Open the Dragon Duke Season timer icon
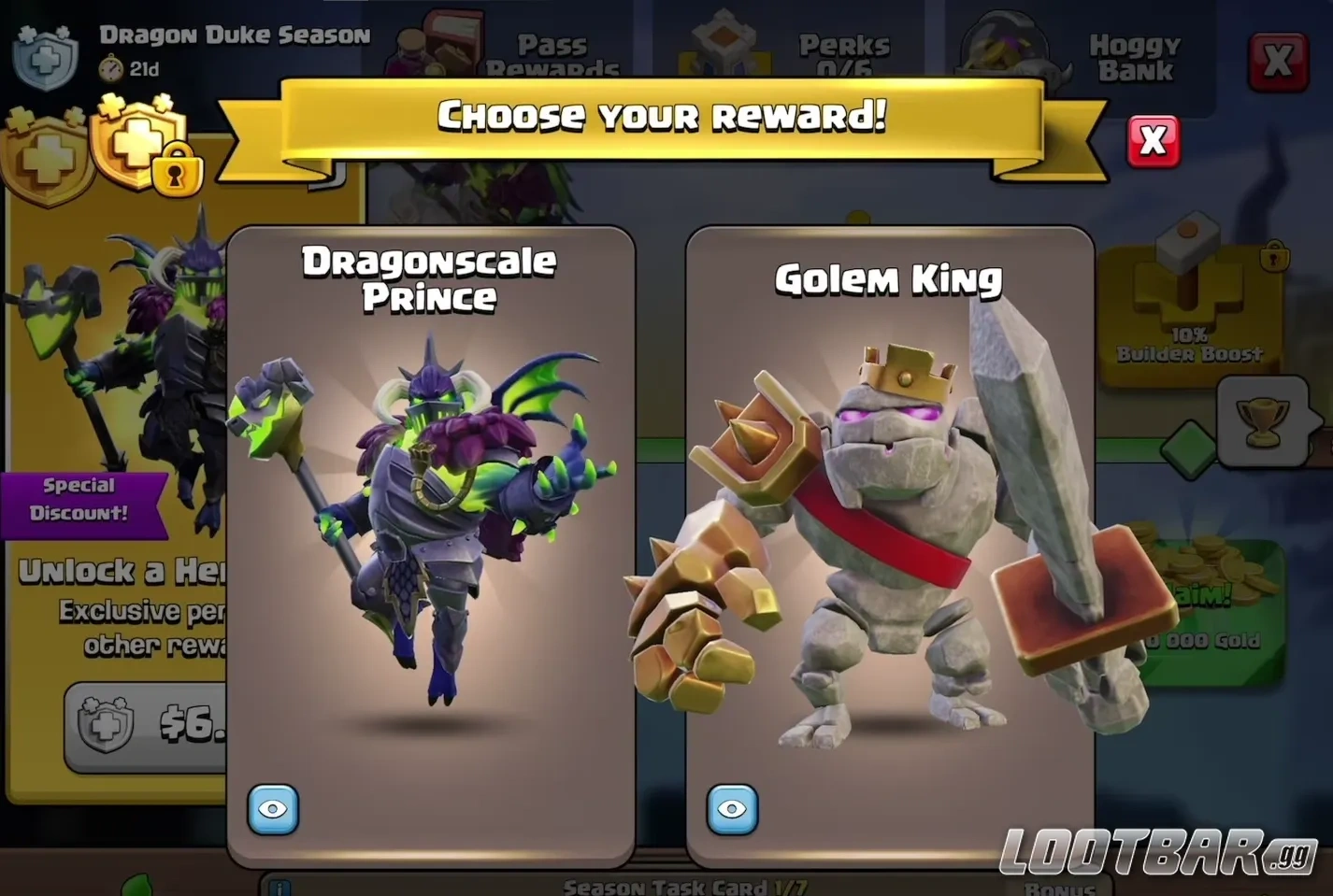The height and width of the screenshot is (896, 1333). point(111,67)
